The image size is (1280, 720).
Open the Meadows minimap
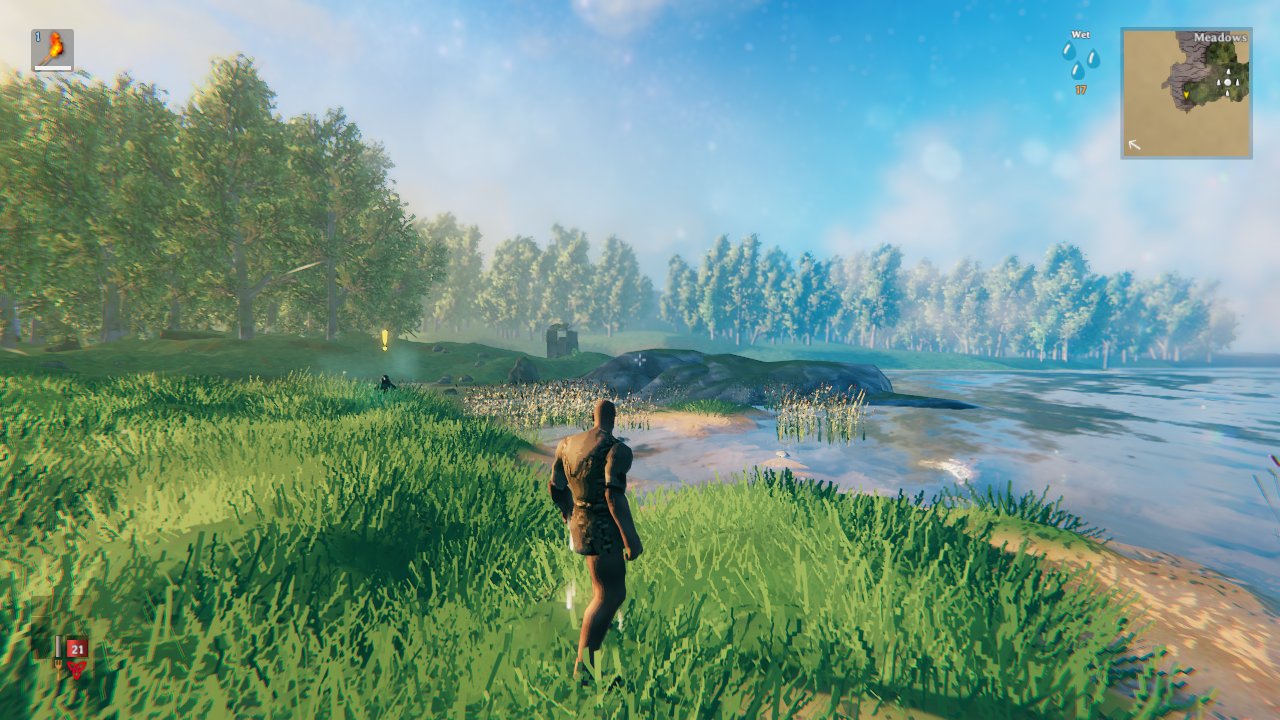pos(1186,93)
